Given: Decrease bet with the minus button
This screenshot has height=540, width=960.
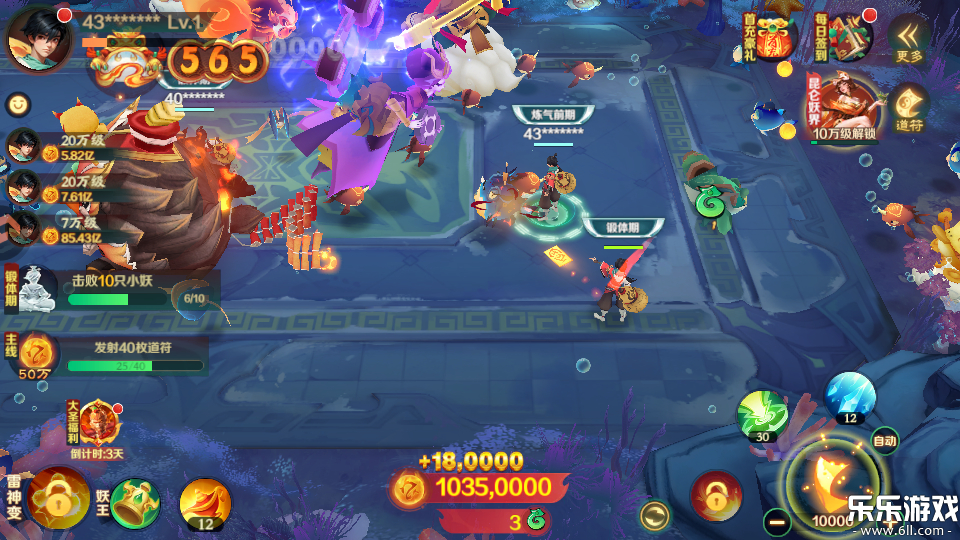Looking at the screenshot, I should (777, 521).
